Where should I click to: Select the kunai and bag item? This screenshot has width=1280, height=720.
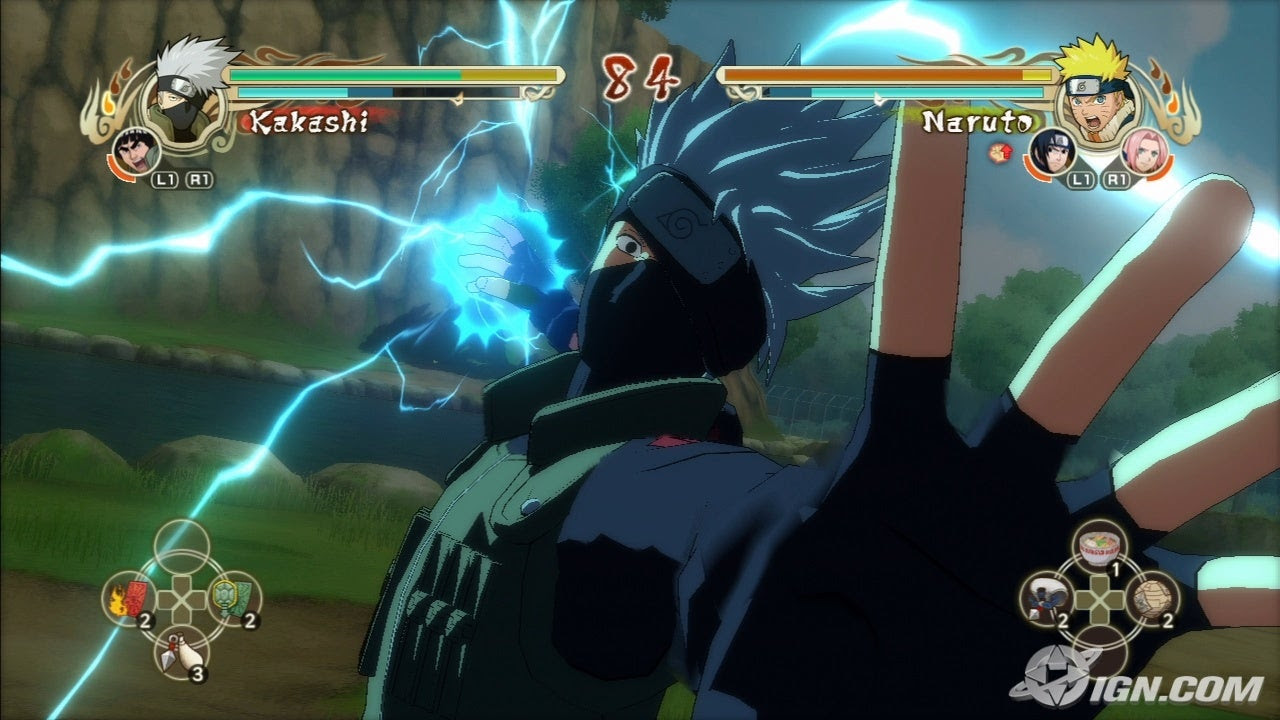[x=181, y=650]
